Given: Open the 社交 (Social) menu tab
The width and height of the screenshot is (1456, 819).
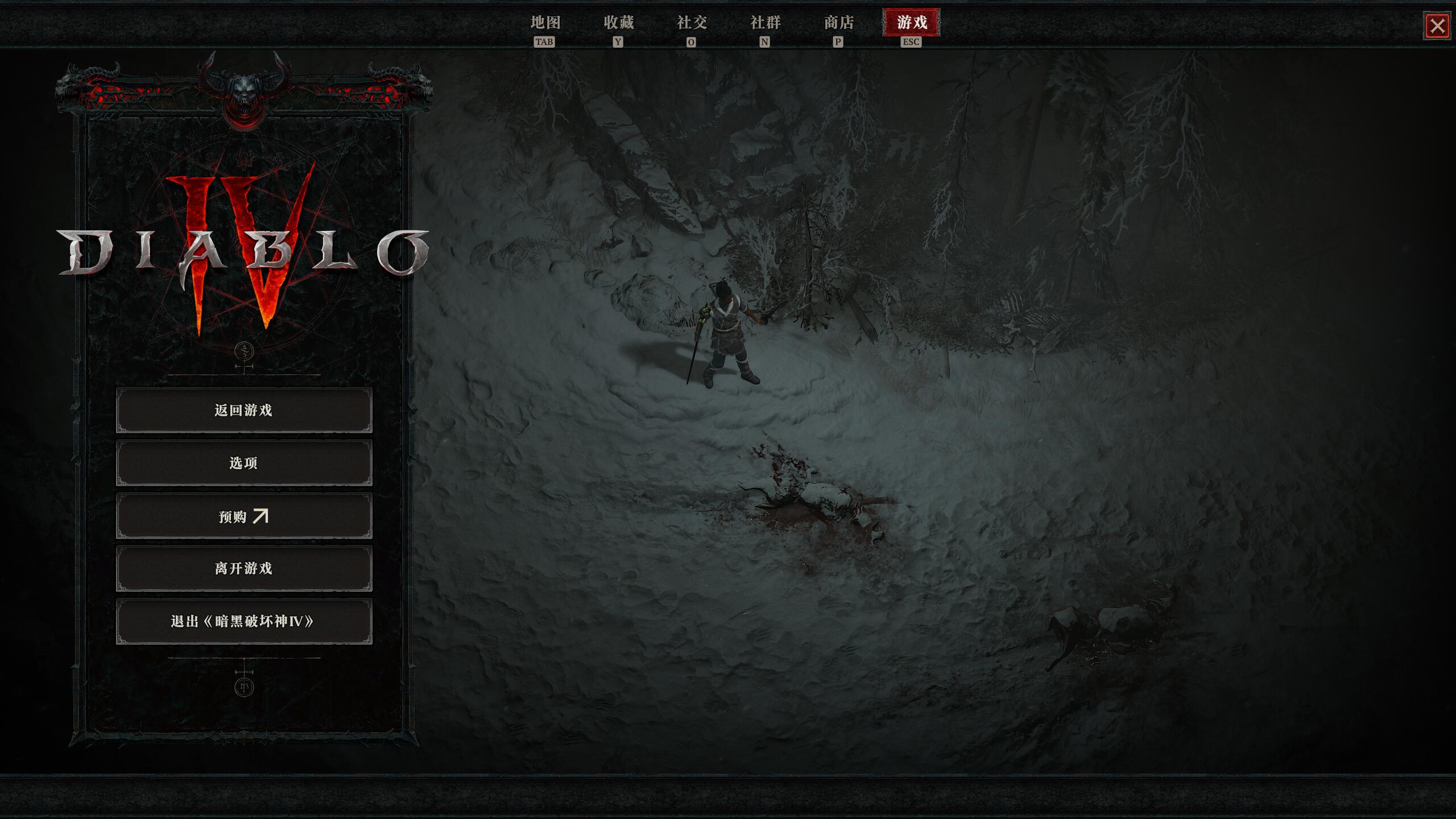Looking at the screenshot, I should tap(692, 23).
